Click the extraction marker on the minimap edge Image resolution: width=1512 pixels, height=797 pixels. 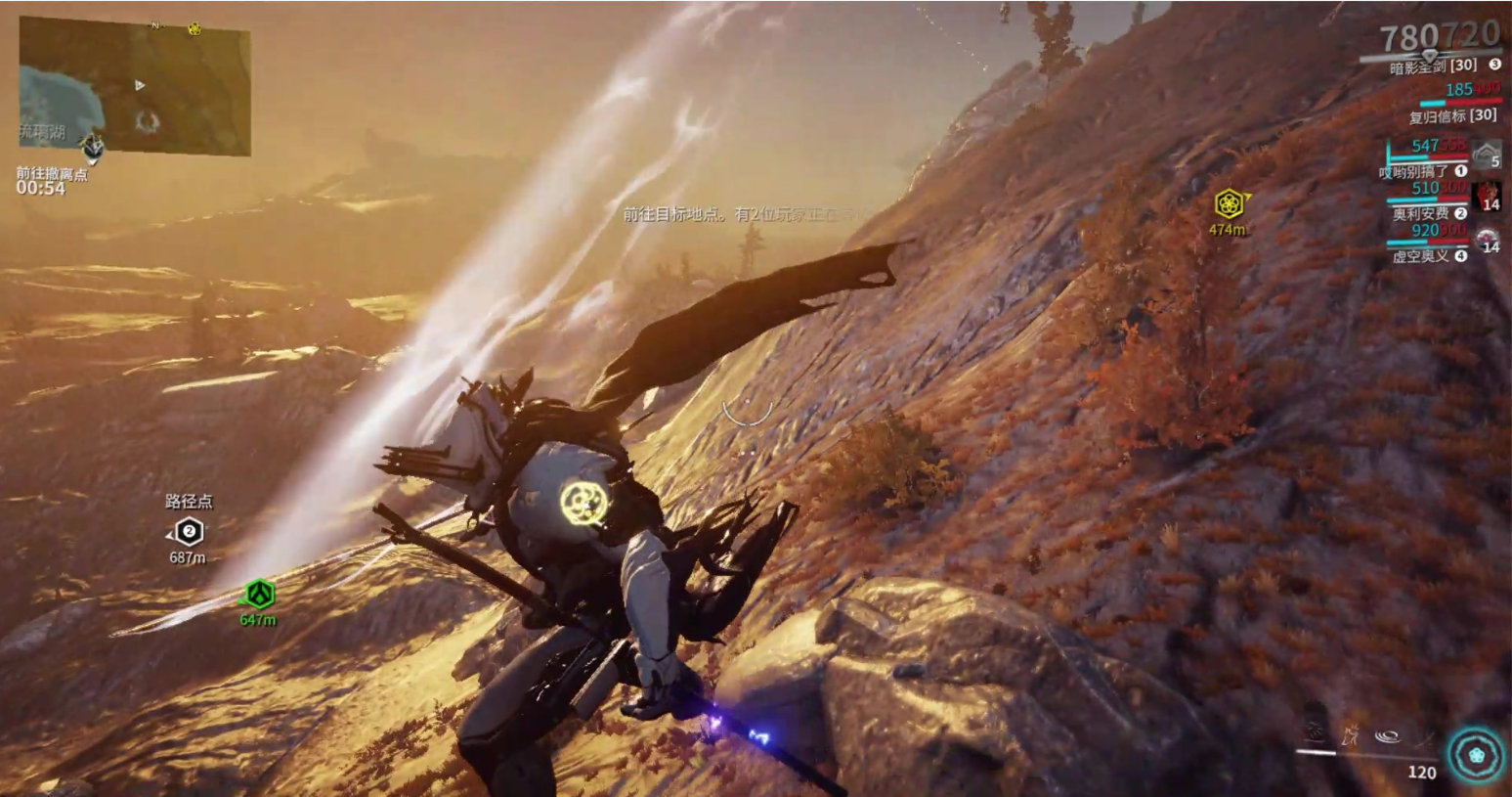tap(93, 147)
